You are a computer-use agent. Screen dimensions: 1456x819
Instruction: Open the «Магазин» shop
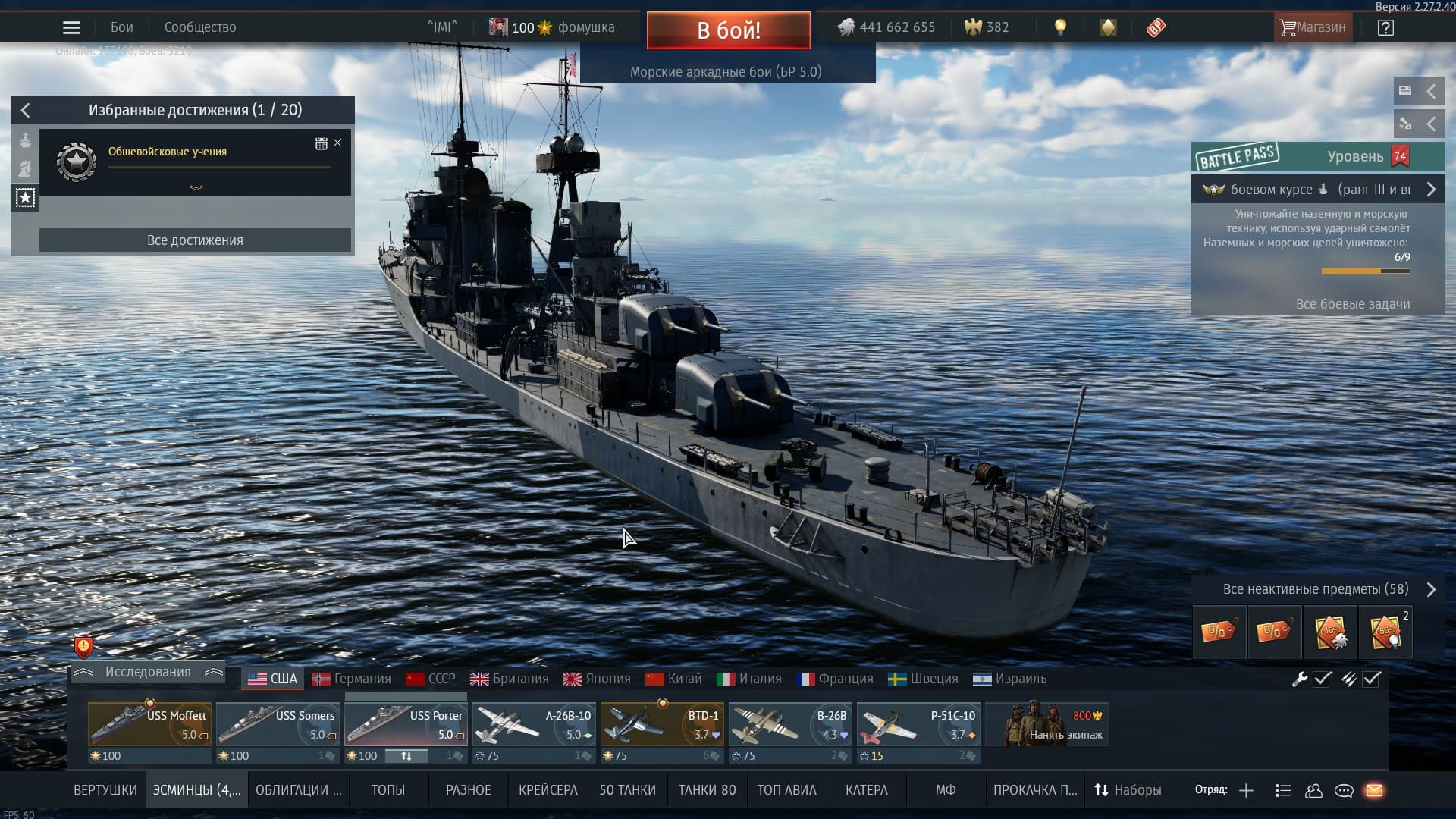tap(1313, 27)
